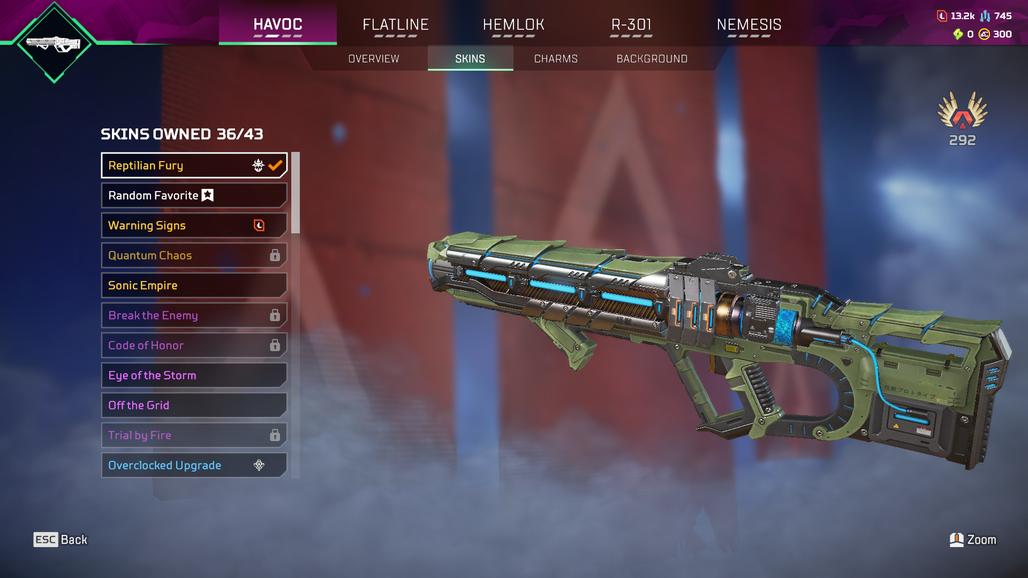Select the Reptilian Fury skin
This screenshot has height=578, width=1028.
click(x=194, y=166)
